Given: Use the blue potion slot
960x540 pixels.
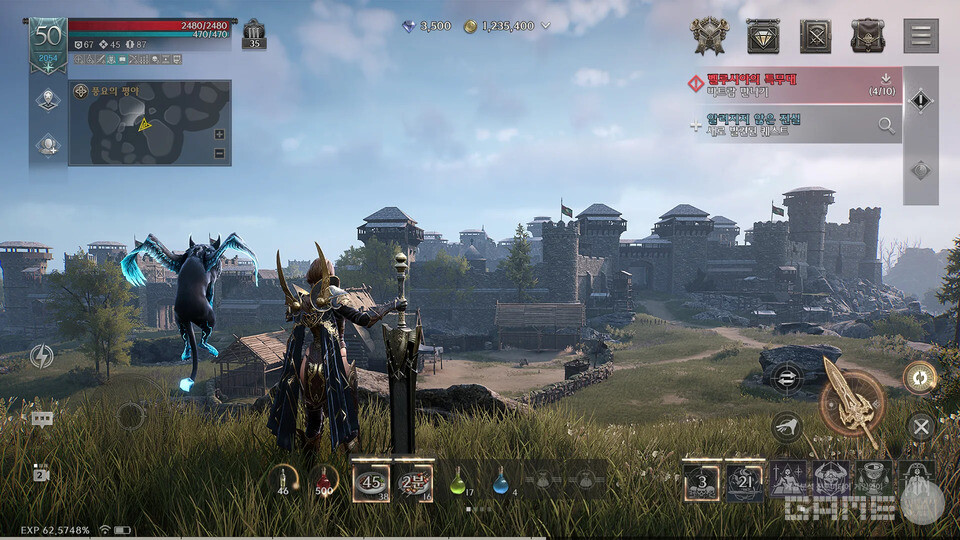Looking at the screenshot, I should (500, 482).
